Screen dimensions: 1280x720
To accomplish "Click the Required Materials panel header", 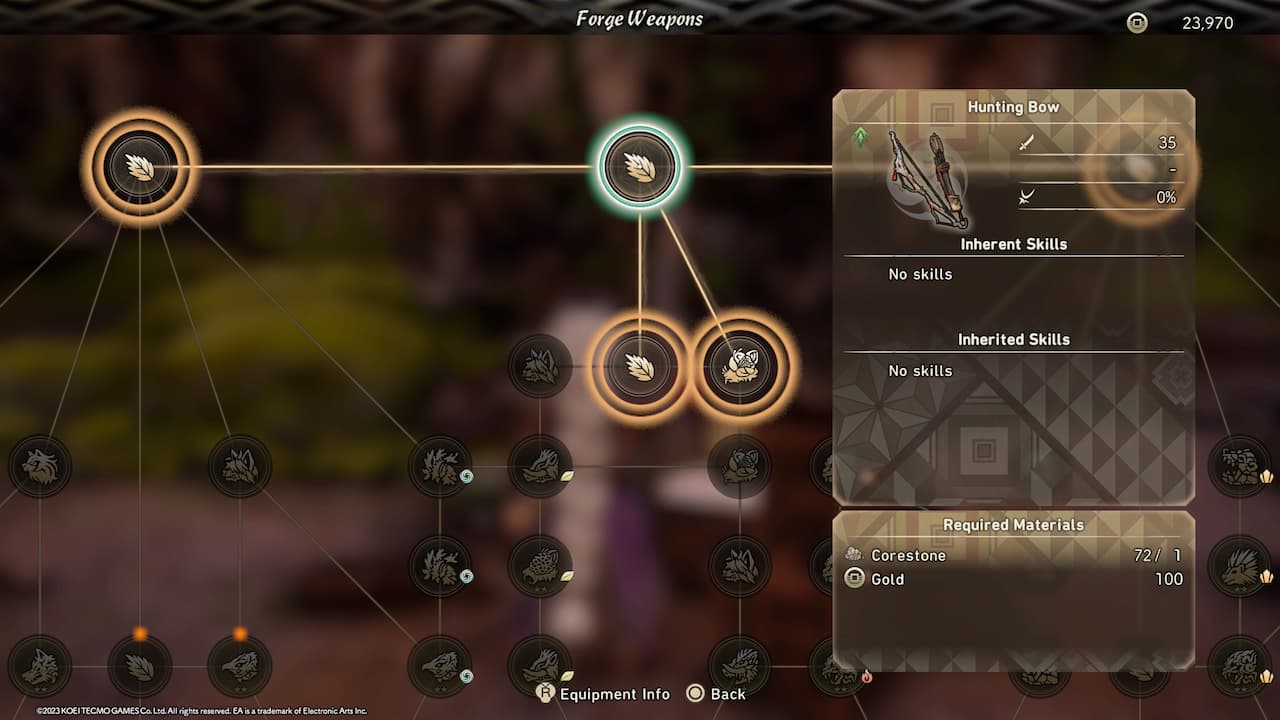I will [1014, 524].
